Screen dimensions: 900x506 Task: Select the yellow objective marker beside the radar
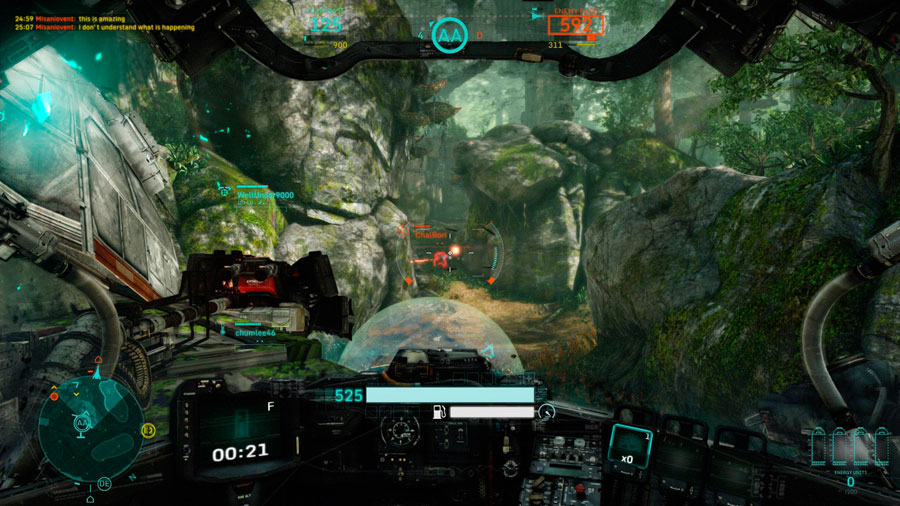pyautogui.click(x=148, y=430)
